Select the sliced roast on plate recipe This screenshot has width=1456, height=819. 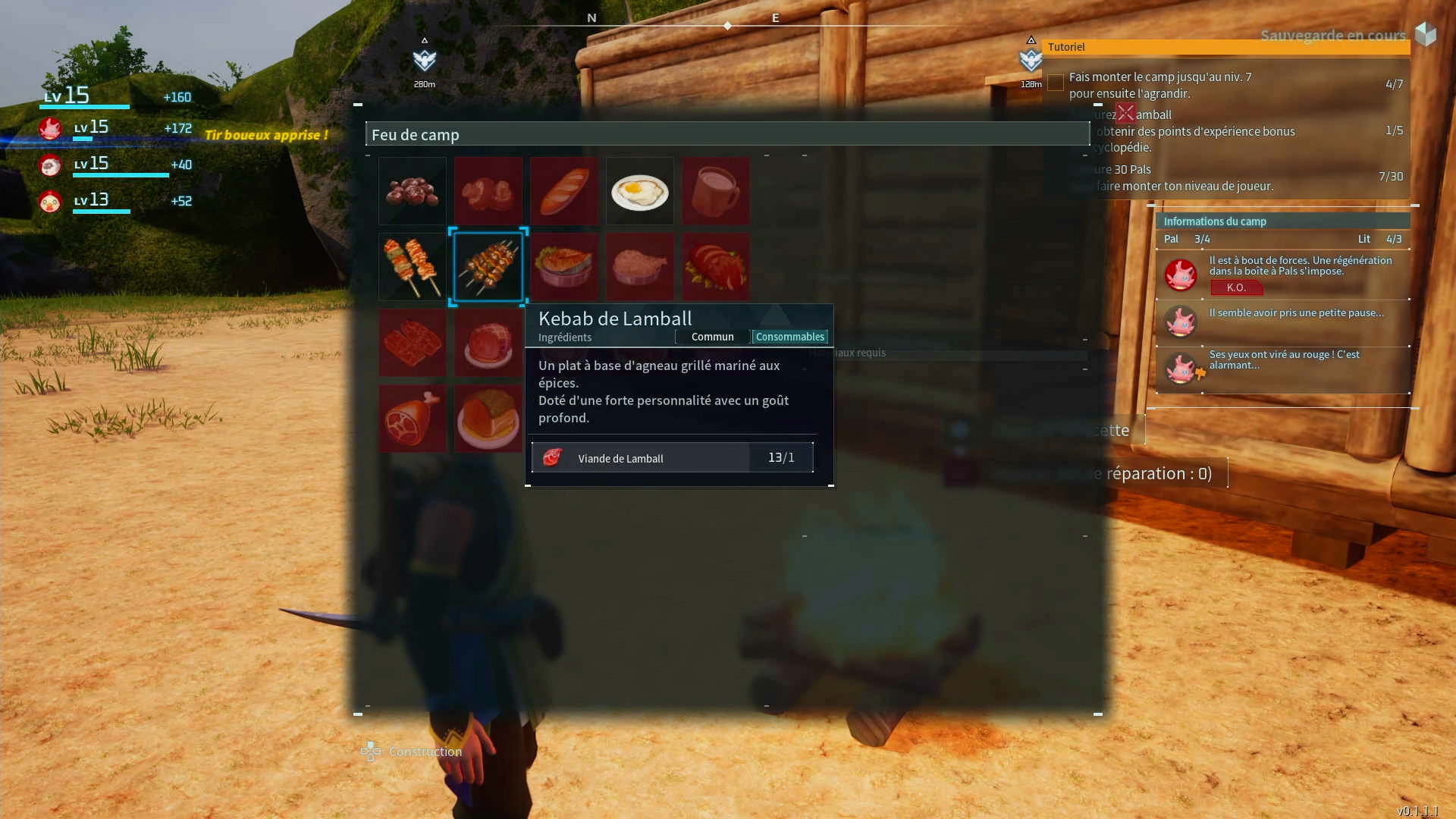click(488, 419)
